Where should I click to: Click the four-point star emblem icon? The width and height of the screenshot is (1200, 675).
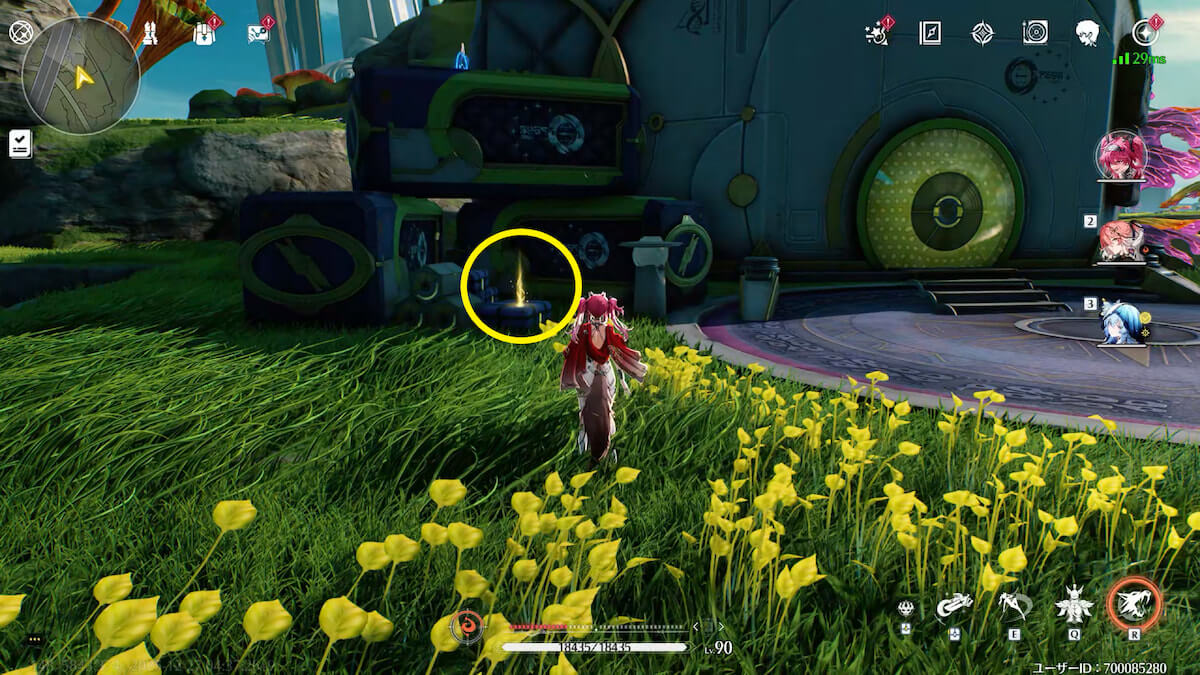983,33
